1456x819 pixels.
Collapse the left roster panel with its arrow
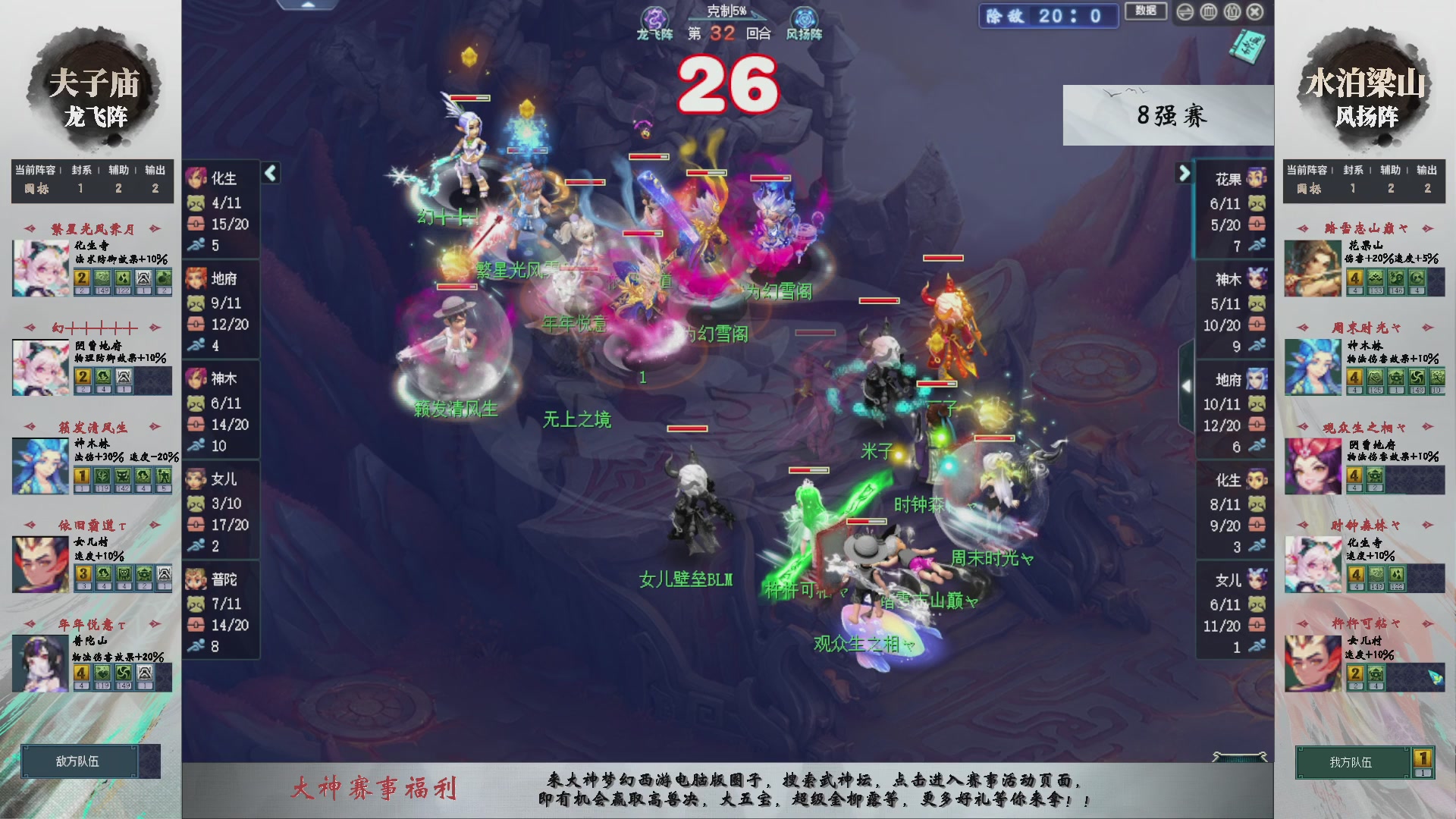(271, 173)
